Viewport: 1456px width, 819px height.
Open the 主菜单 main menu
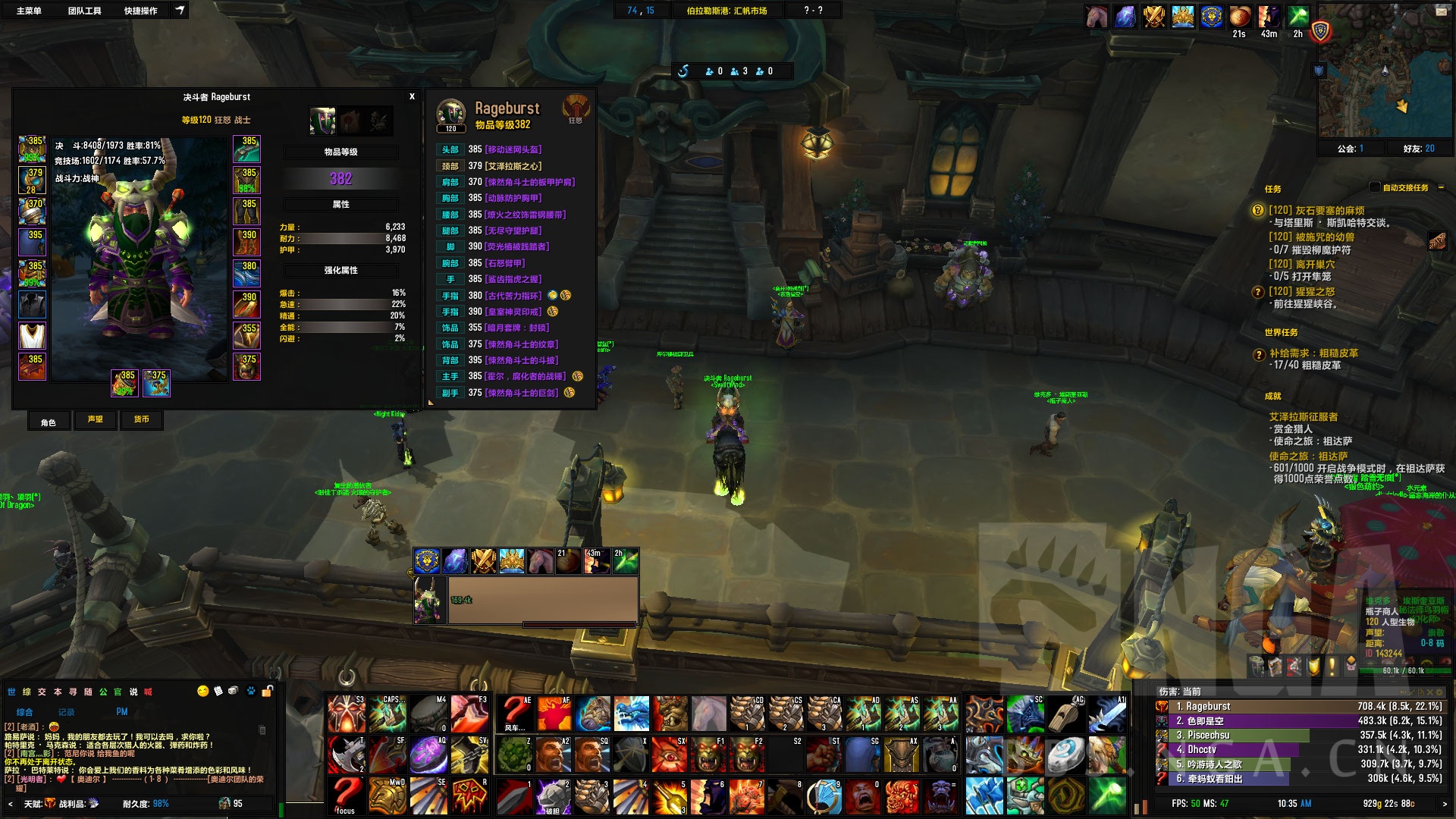pyautogui.click(x=29, y=11)
